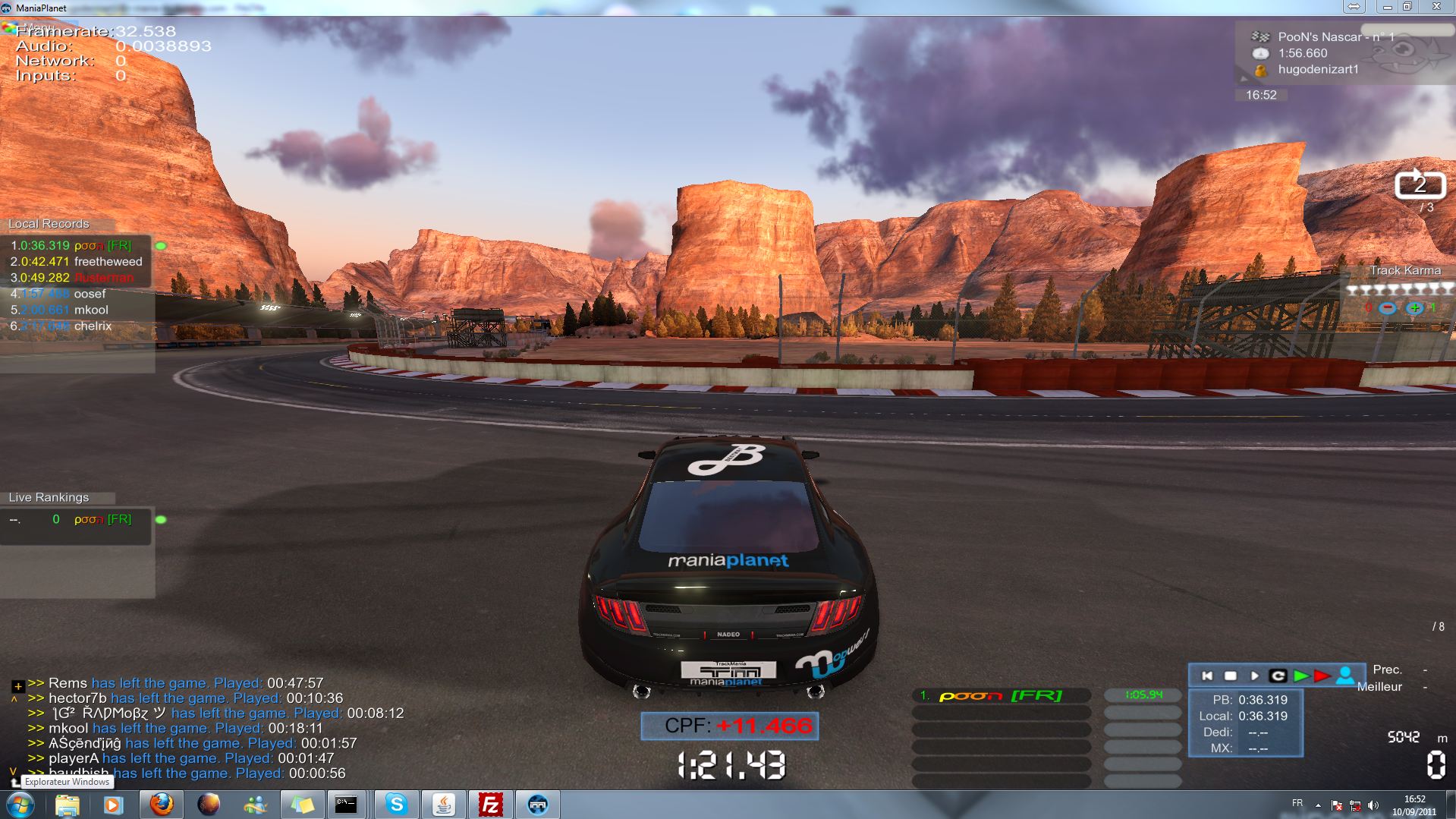This screenshot has width=1456, height=819.
Task: Expand chat with the plus button
Action: (x=18, y=685)
